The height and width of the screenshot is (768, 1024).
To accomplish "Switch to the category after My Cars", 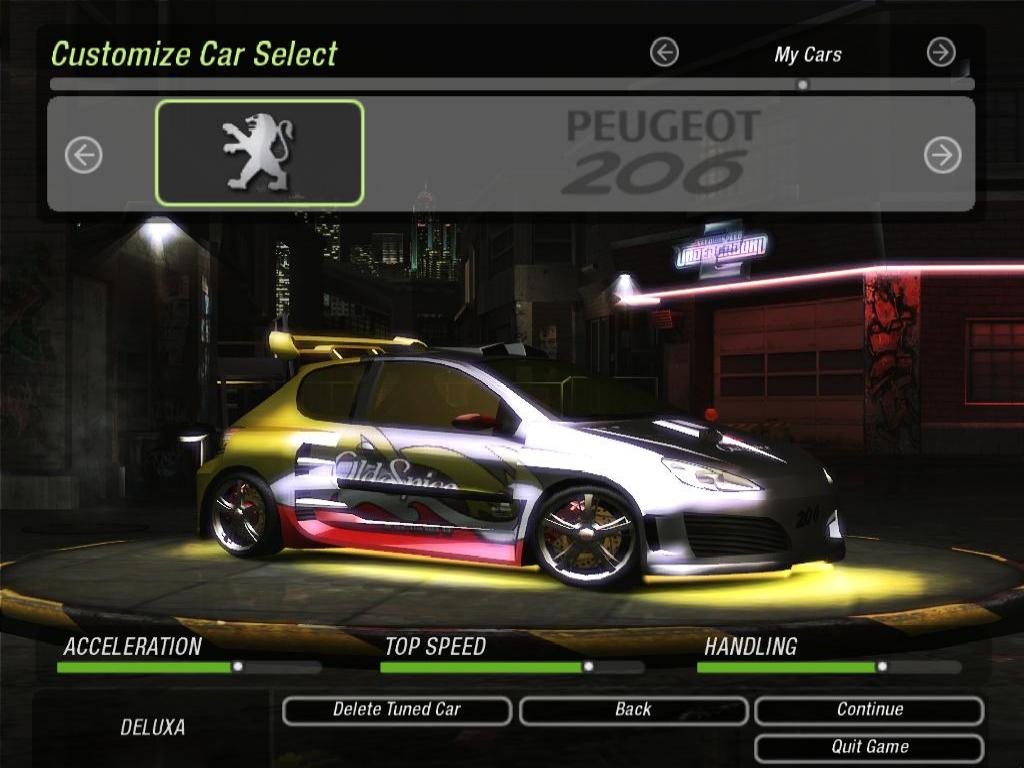I will [x=941, y=52].
